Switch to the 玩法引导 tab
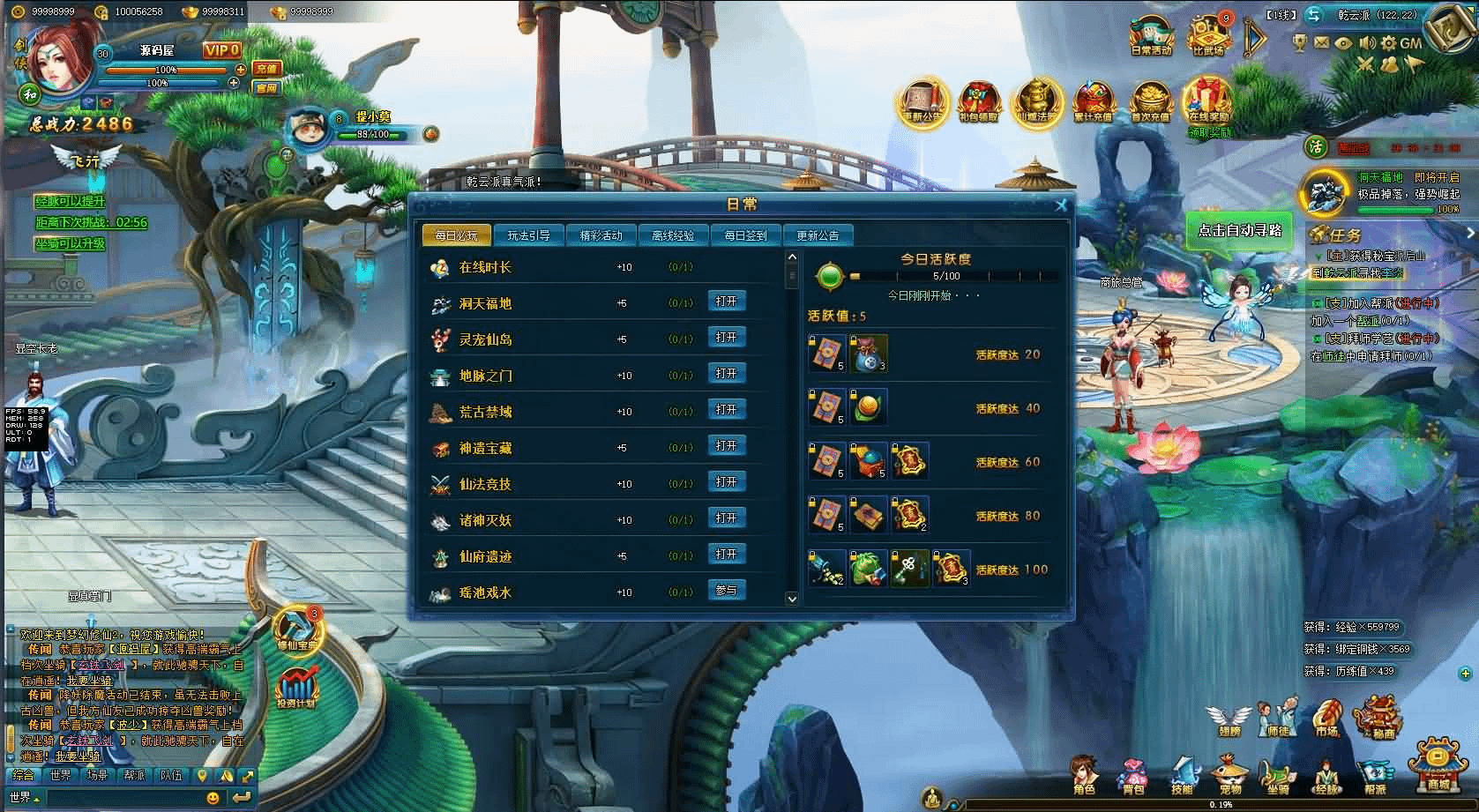 528,235
